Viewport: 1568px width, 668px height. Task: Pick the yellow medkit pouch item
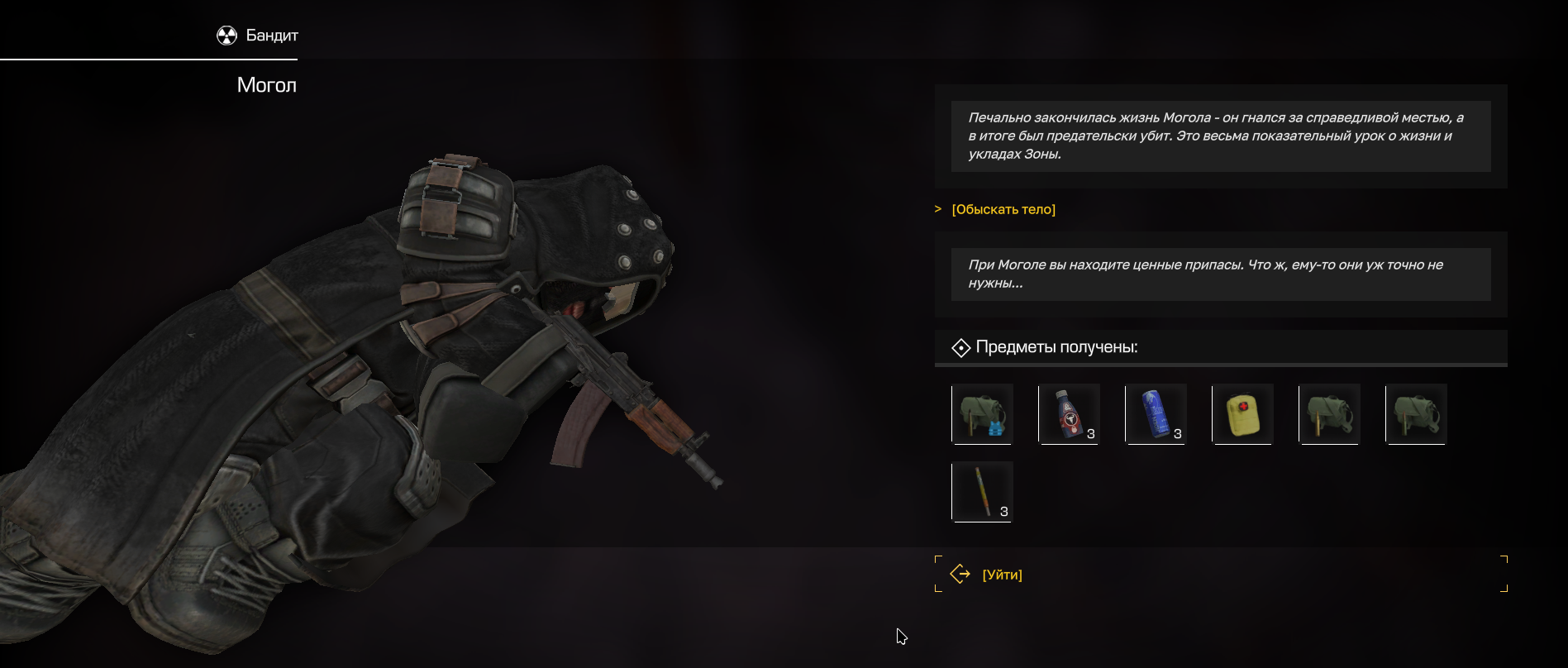tap(1242, 414)
